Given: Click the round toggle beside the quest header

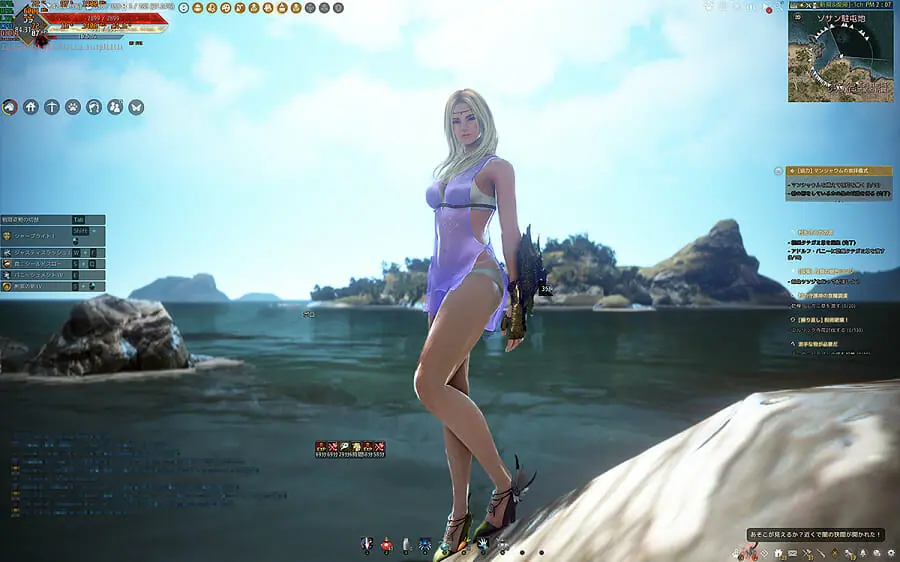Looking at the screenshot, I should 779,171.
